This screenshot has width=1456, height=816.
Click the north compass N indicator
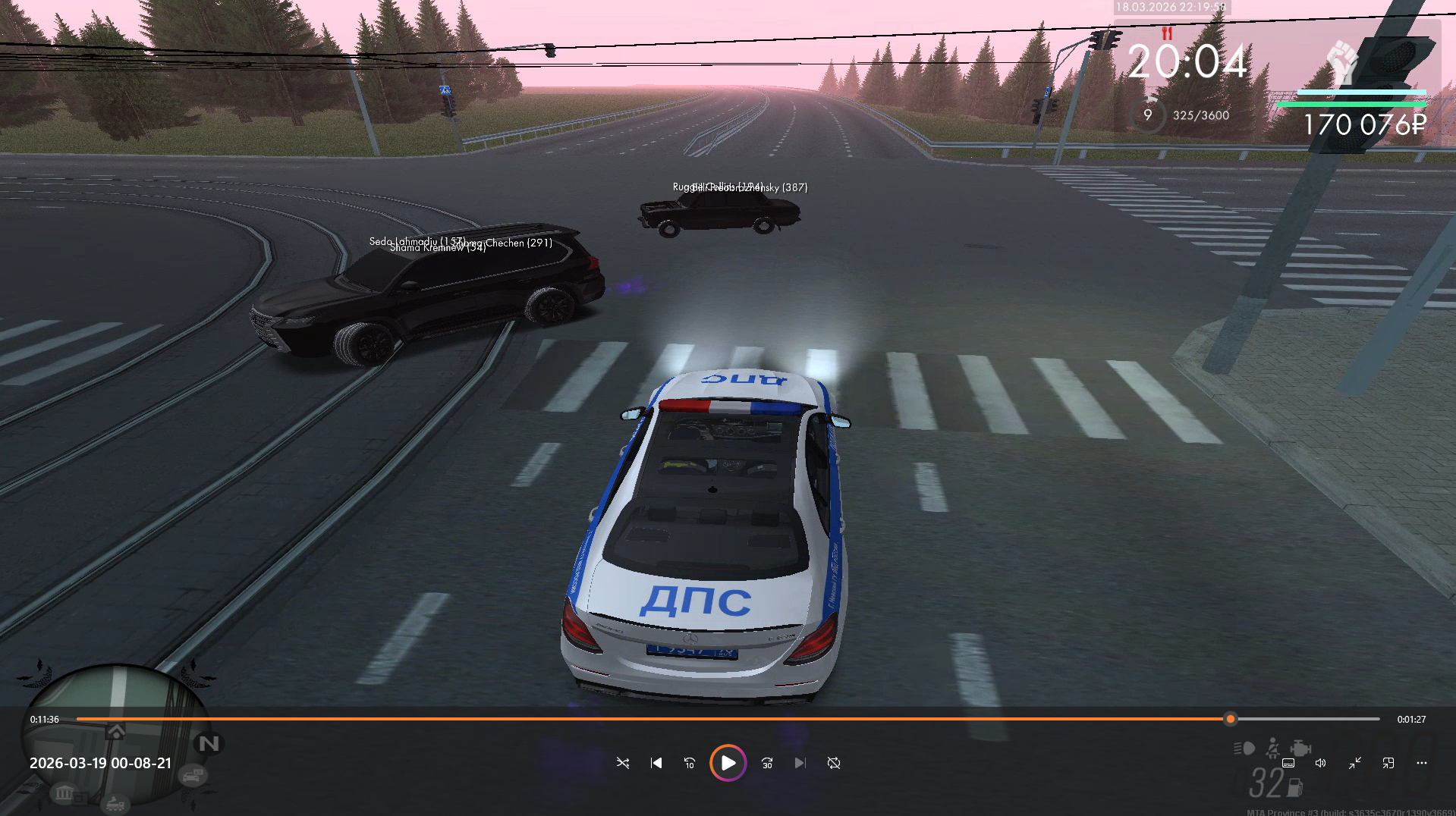tap(209, 743)
